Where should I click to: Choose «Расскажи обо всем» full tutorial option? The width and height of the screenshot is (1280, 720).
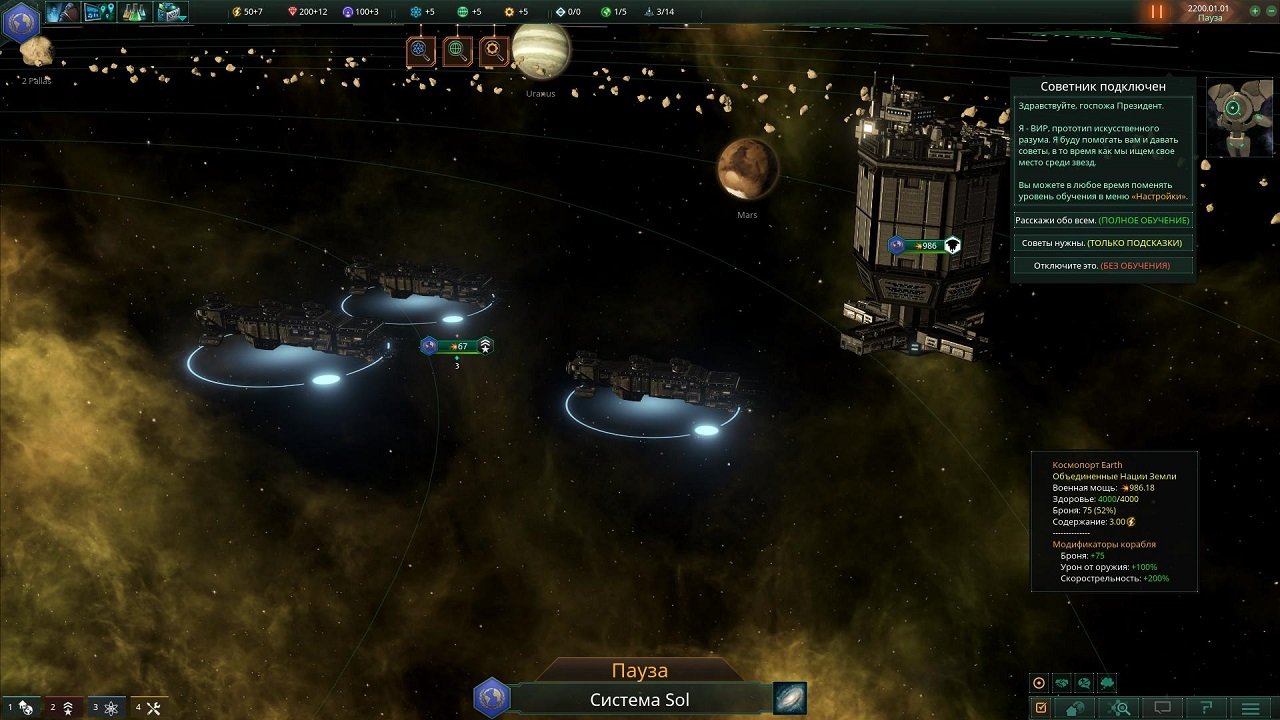point(1103,219)
